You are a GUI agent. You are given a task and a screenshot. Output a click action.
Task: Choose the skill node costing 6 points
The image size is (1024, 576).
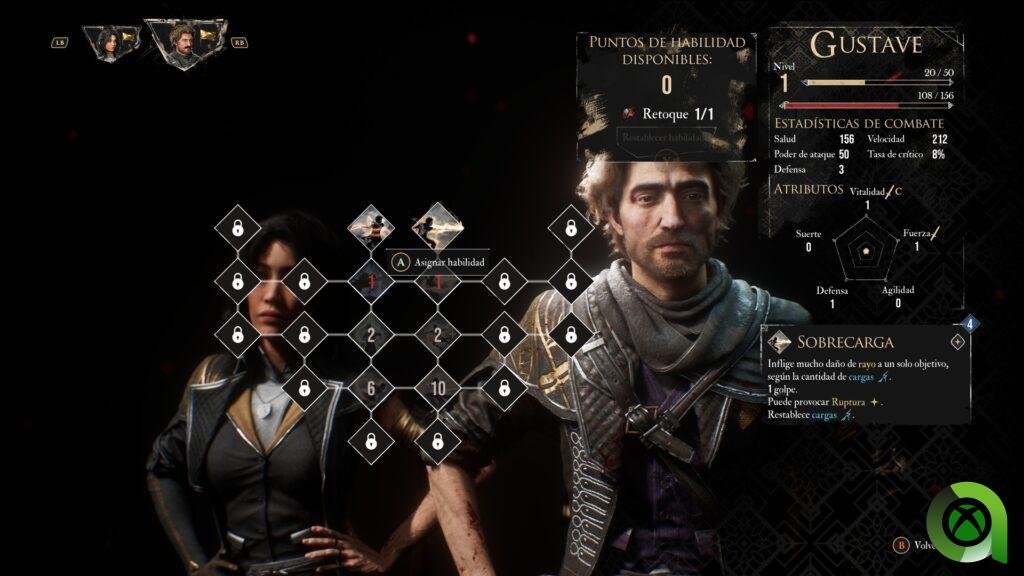click(371, 388)
